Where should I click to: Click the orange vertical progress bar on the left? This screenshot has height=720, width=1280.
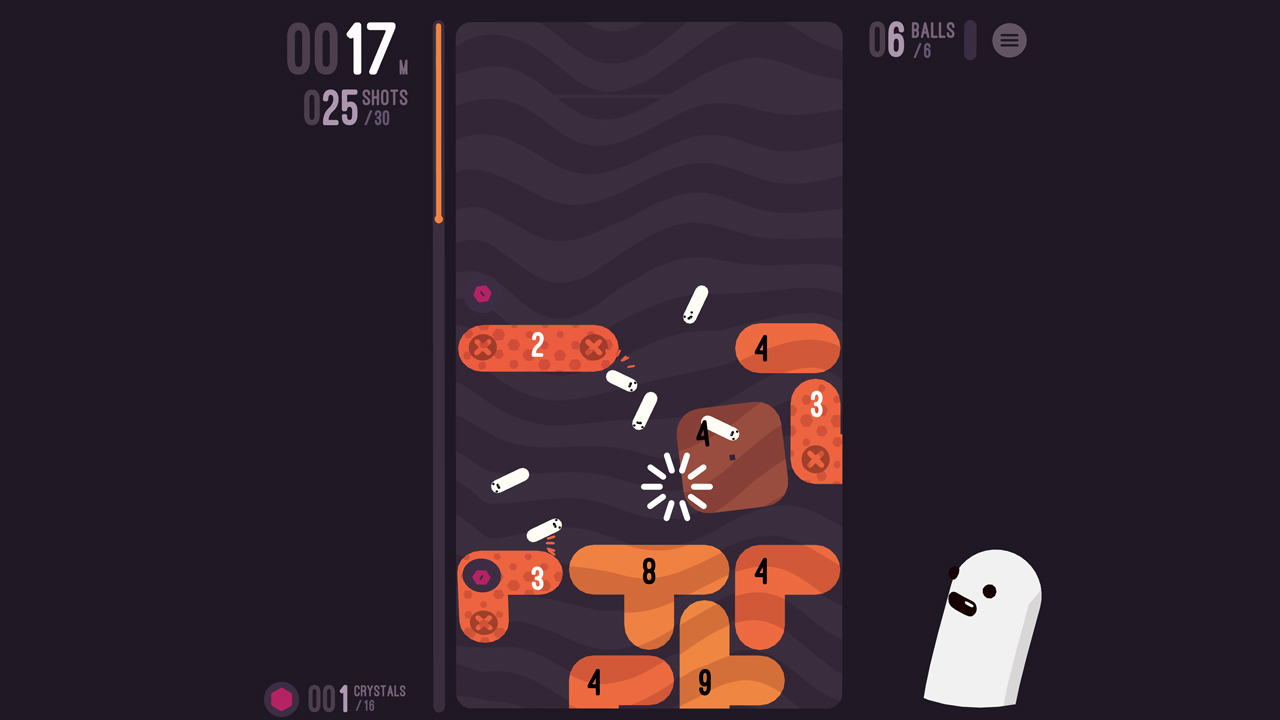(438, 120)
